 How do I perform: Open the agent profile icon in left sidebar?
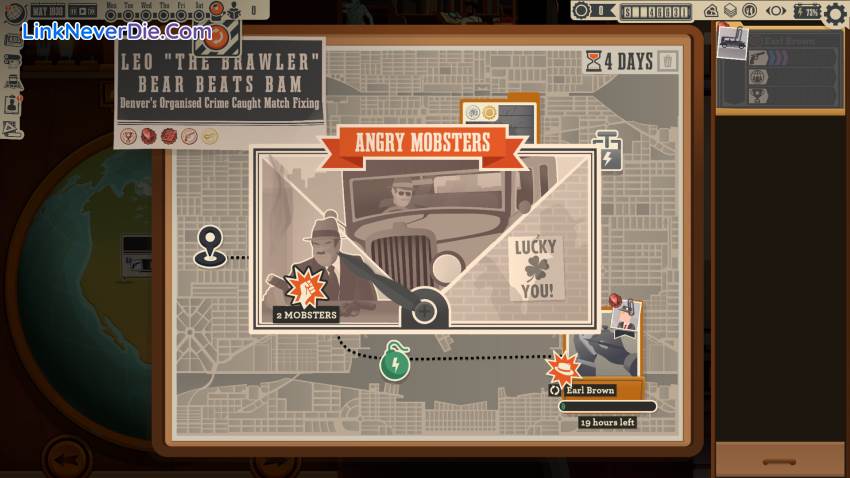(12, 103)
